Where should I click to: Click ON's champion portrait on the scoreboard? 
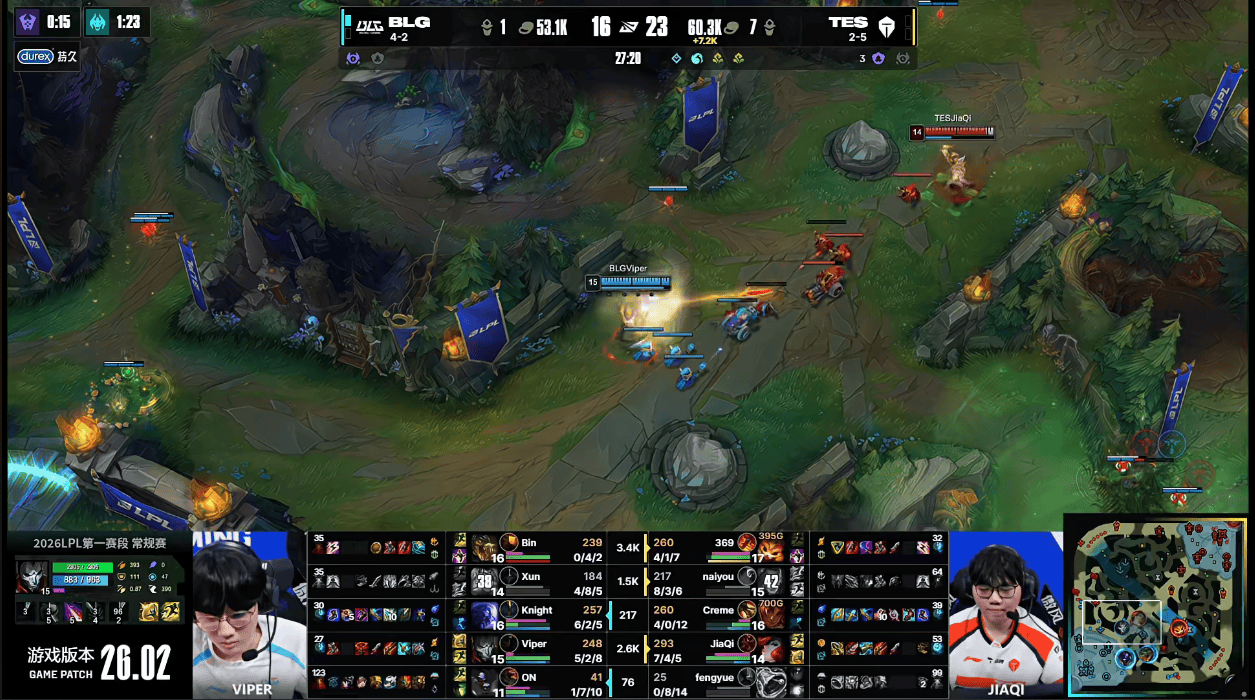tap(486, 681)
